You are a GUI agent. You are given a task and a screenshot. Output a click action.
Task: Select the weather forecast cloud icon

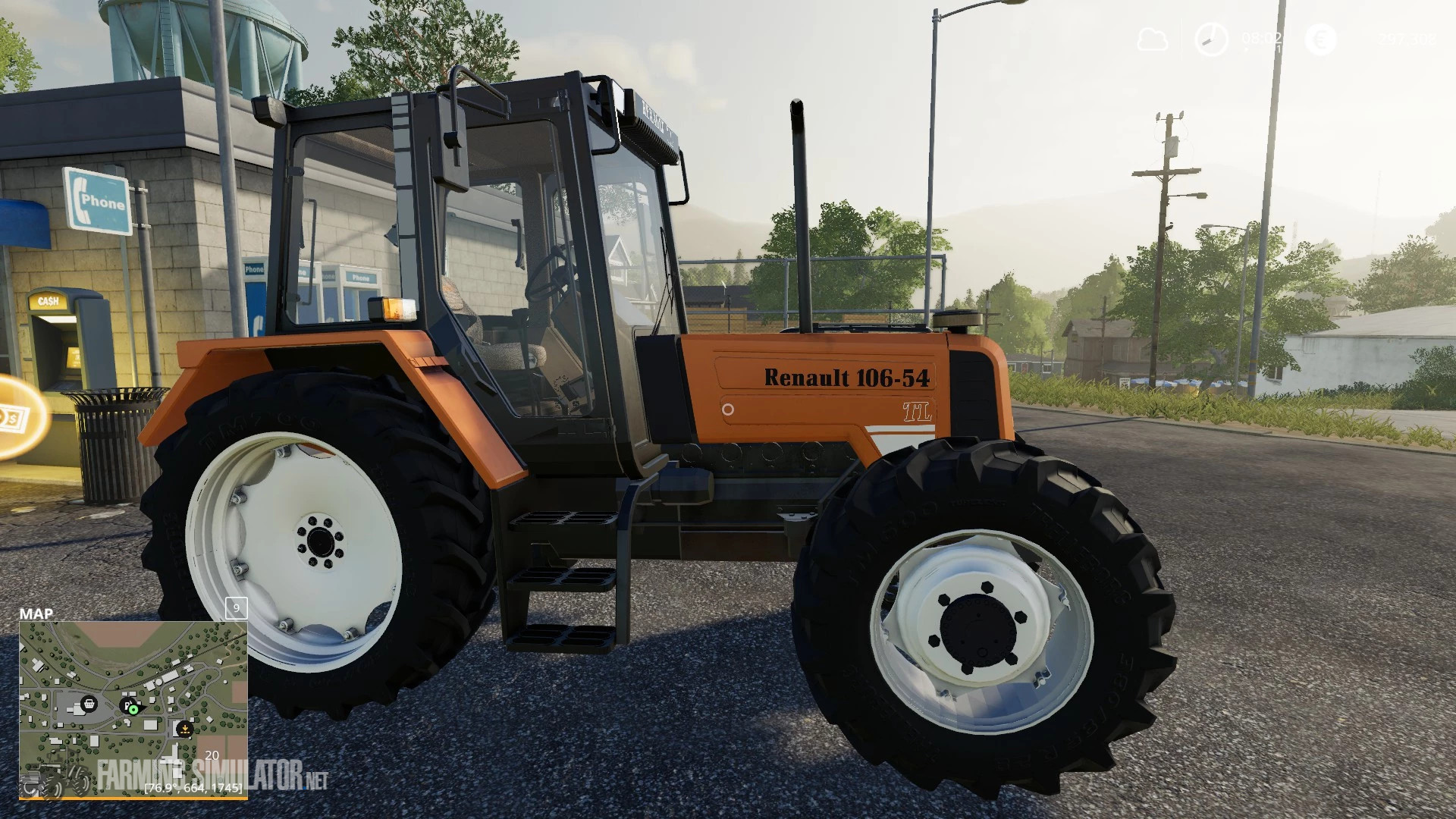(x=1153, y=38)
